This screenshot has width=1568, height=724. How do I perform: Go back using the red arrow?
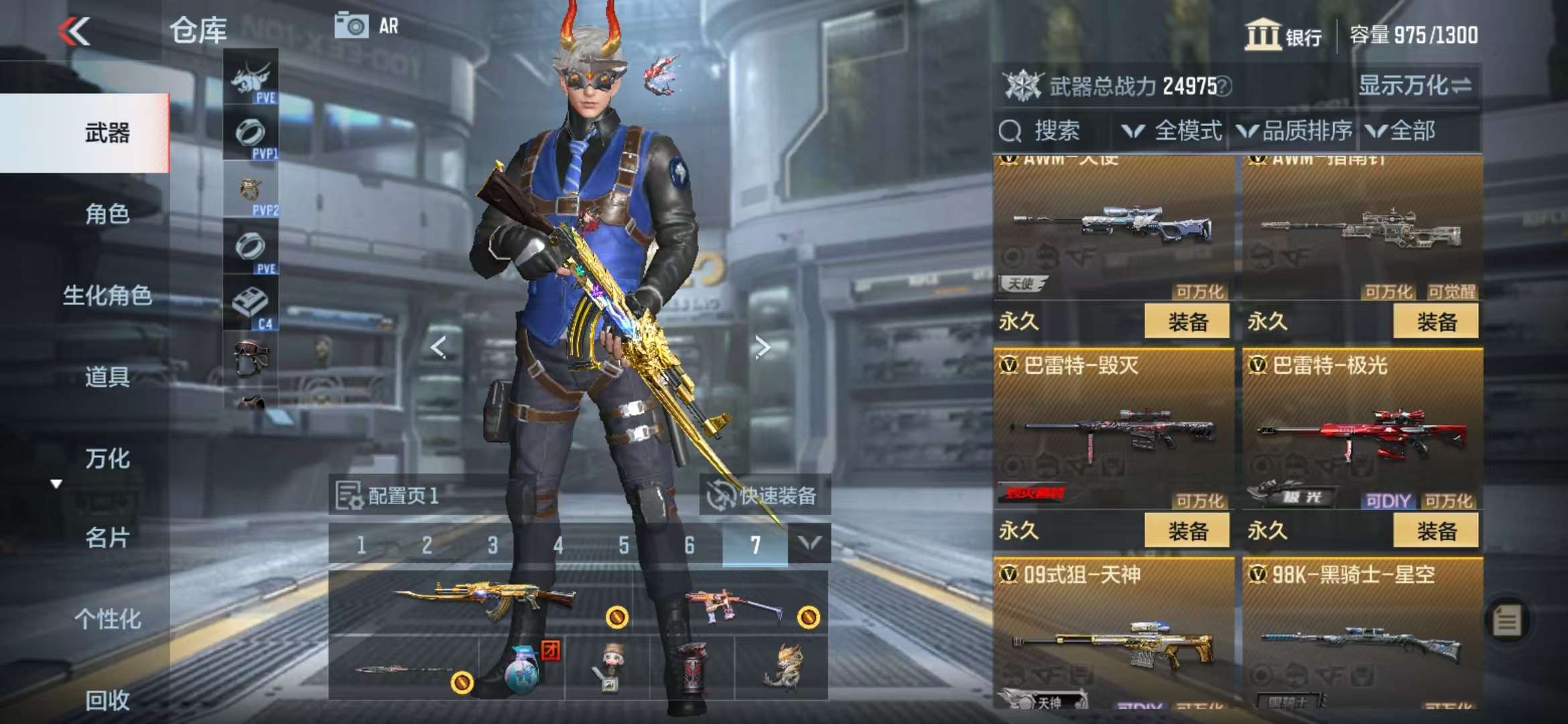pos(74,31)
